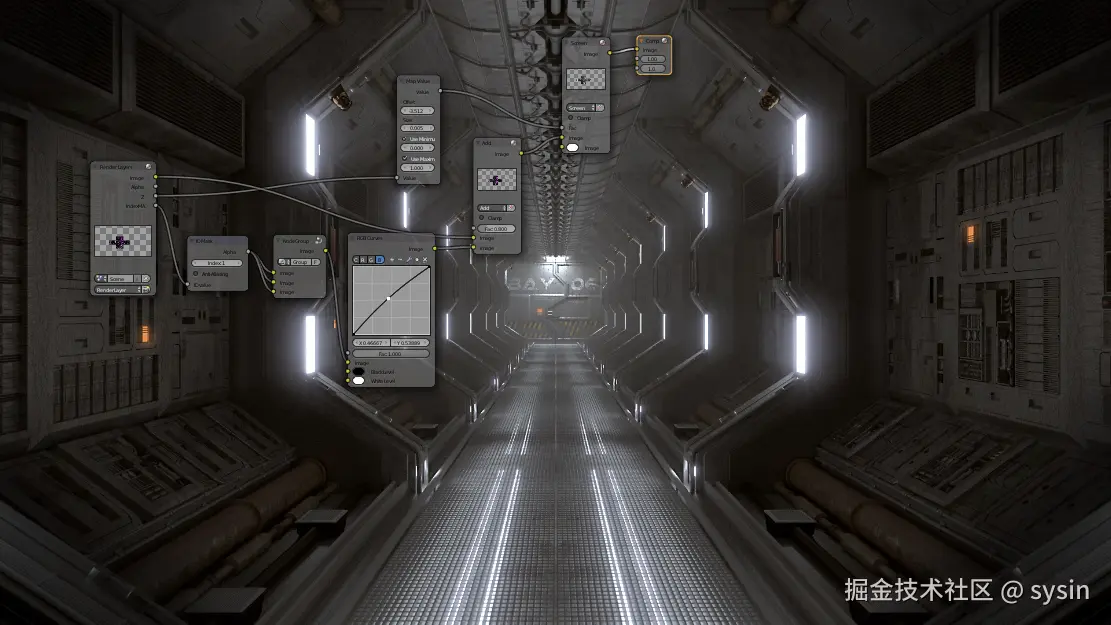Click the Scene selector field
Image resolution: width=1111 pixels, height=625 pixels.
[x=122, y=278]
